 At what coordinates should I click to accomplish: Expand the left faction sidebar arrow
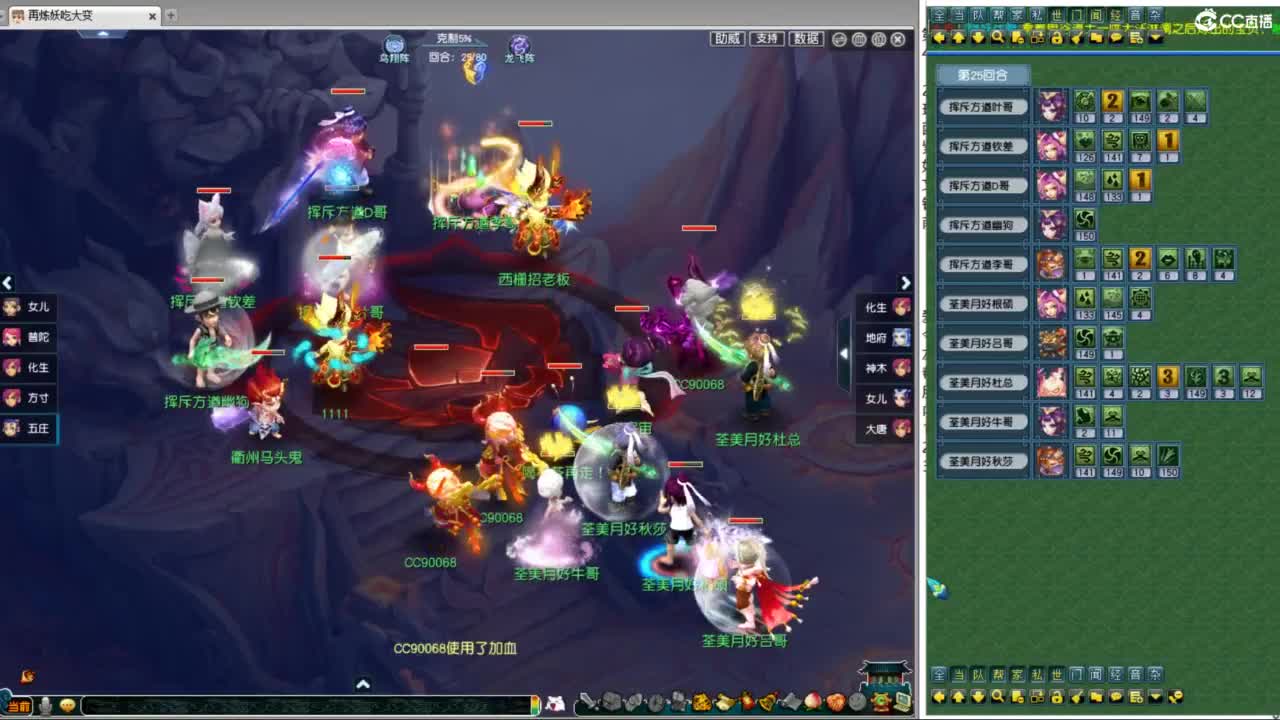(x=7, y=284)
